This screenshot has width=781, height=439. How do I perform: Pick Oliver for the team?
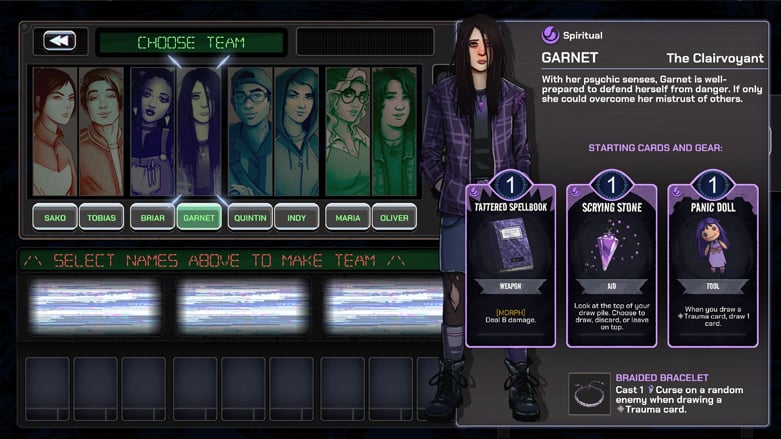pos(394,217)
